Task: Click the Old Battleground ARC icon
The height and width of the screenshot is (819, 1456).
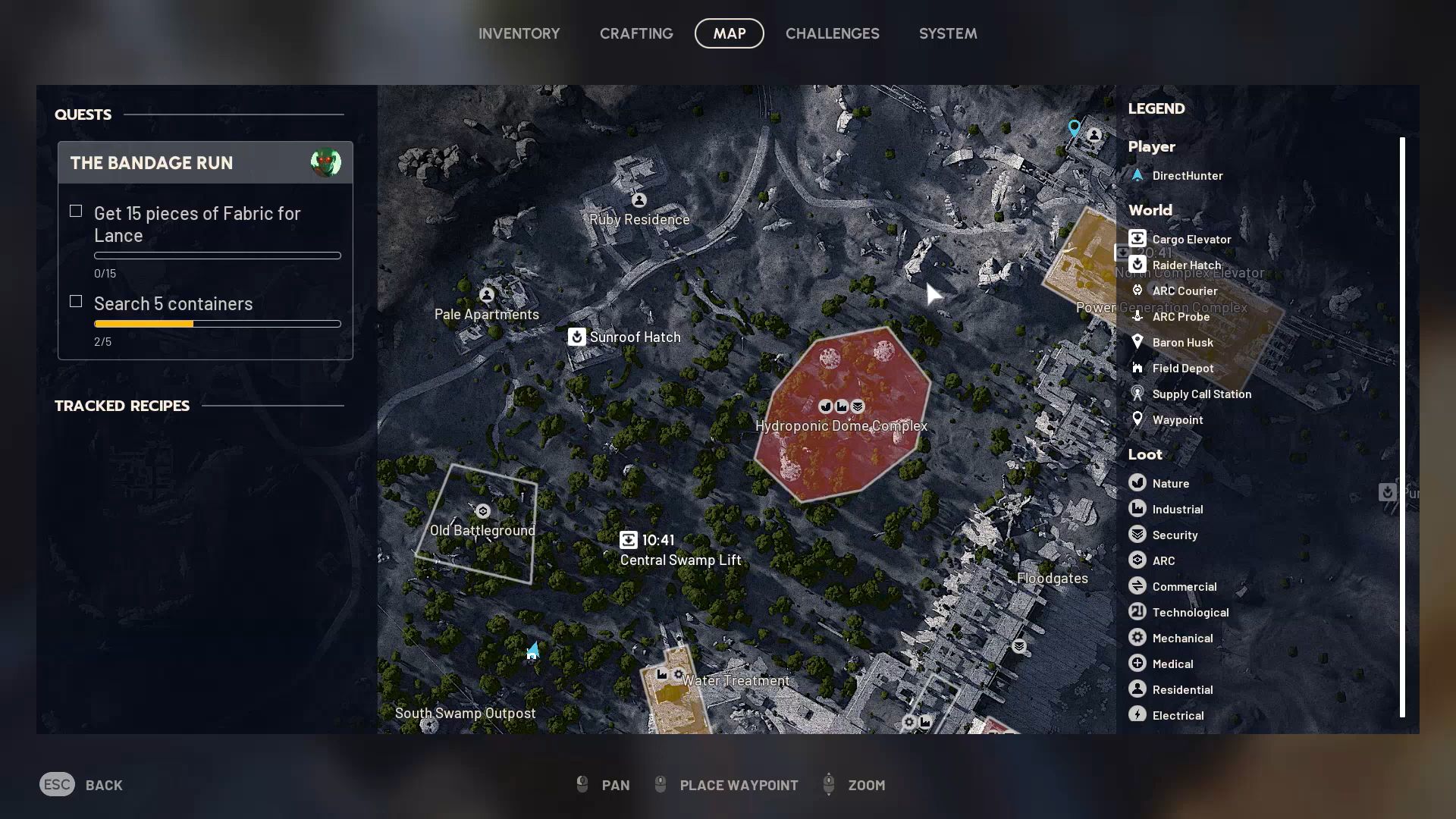Action: pyautogui.click(x=482, y=511)
